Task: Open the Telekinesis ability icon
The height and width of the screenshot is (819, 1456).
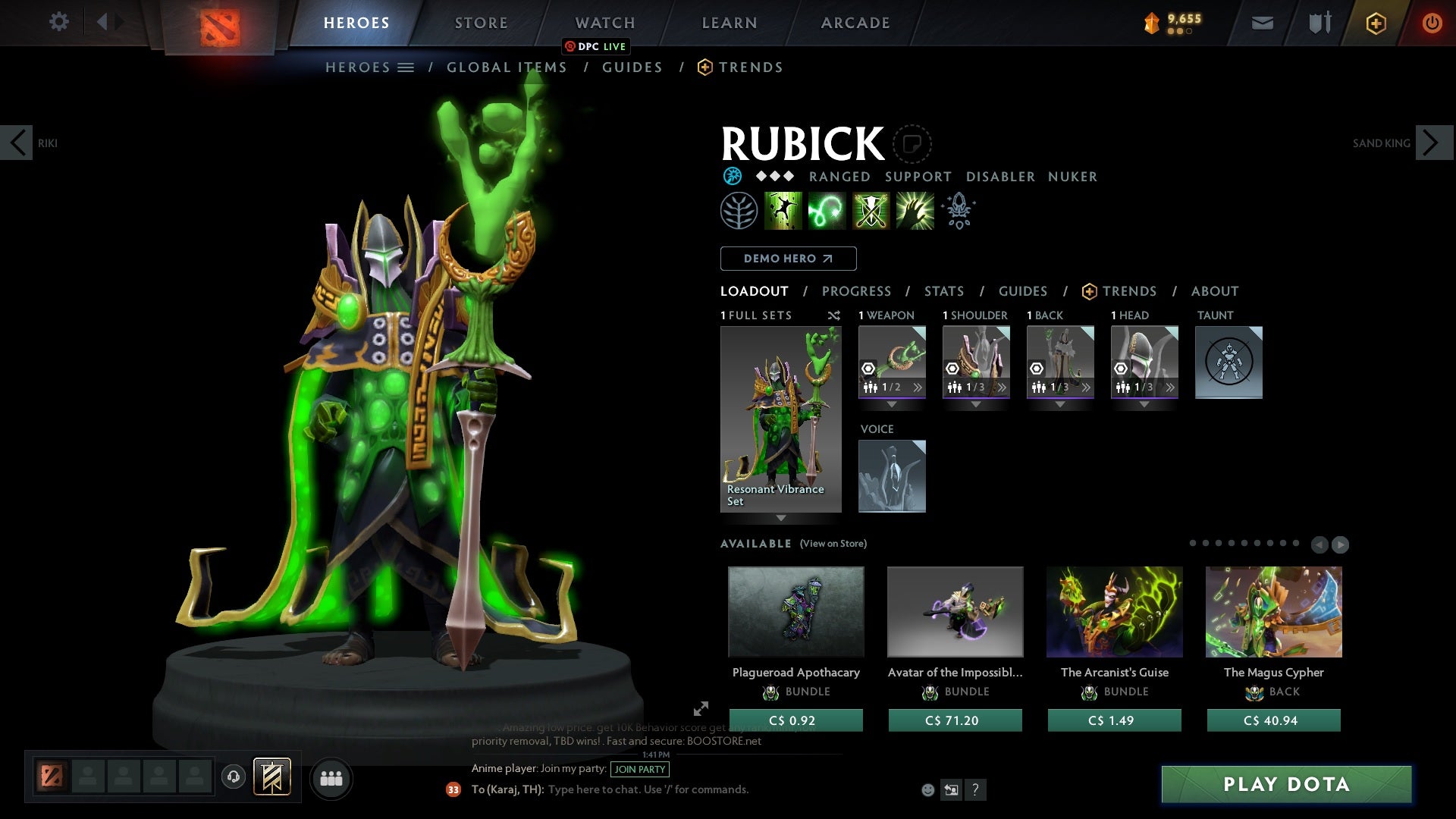Action: 783,211
